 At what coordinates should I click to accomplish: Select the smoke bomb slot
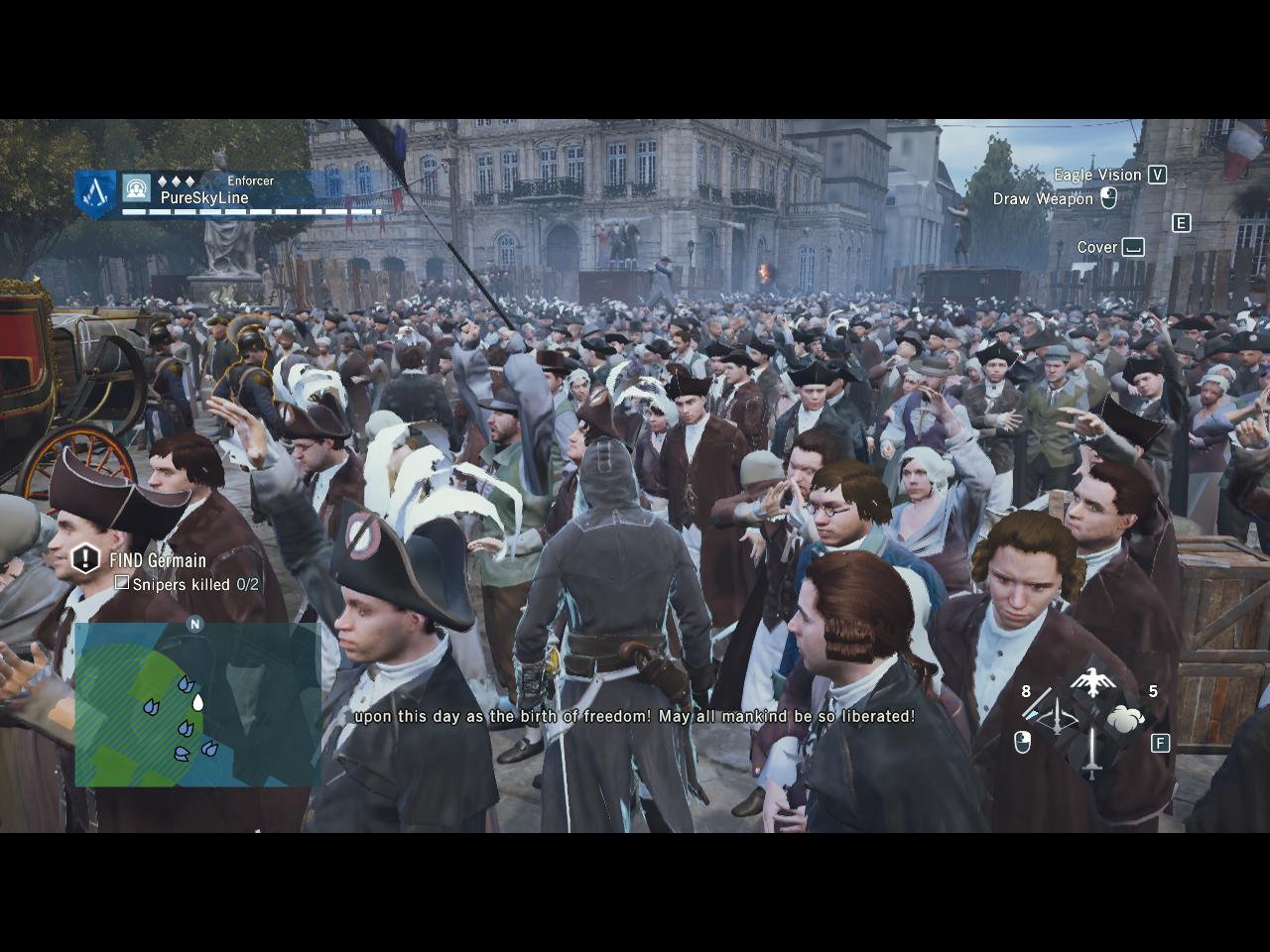tap(1125, 718)
